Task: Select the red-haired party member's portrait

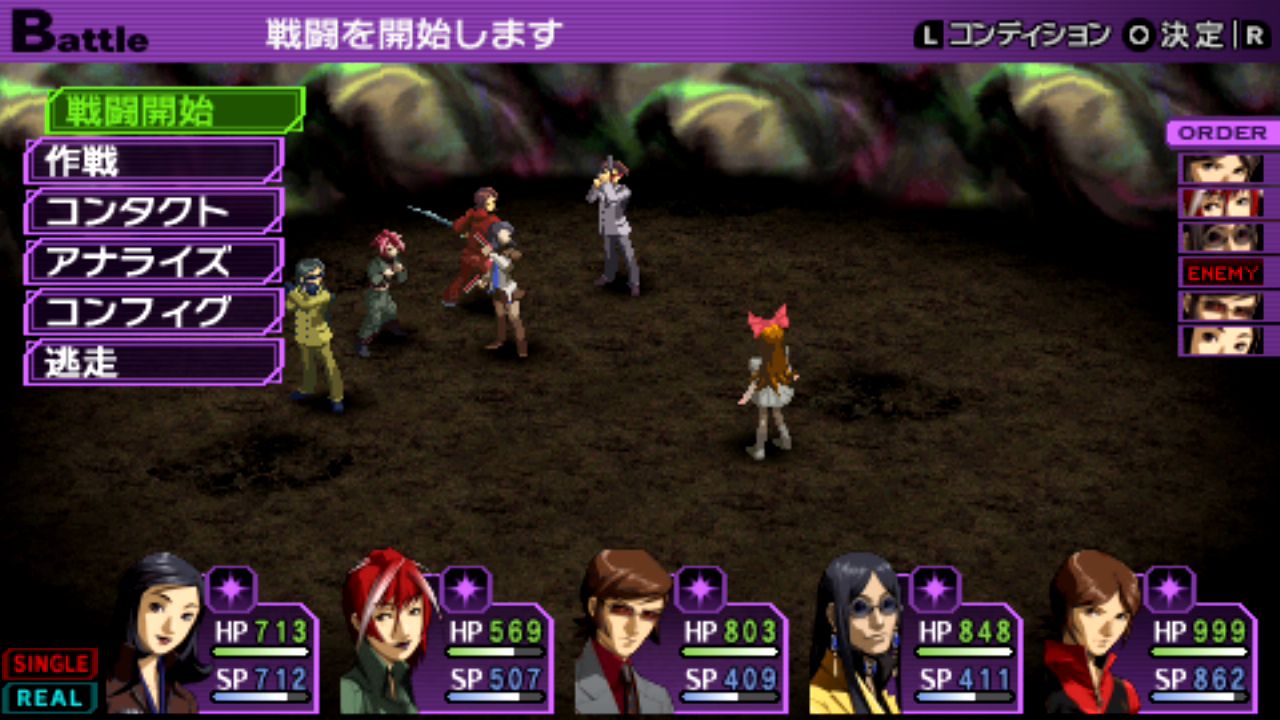Action: tap(388, 632)
